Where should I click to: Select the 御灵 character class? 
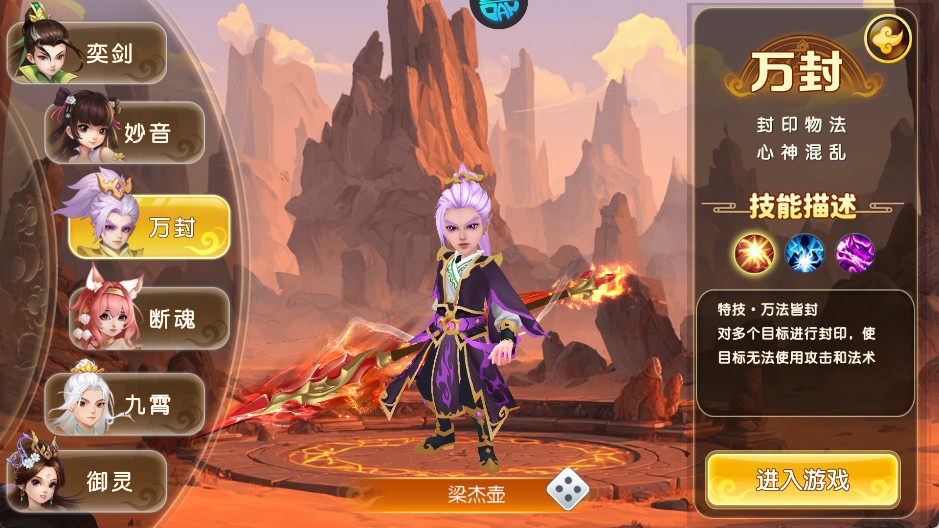coord(90,481)
